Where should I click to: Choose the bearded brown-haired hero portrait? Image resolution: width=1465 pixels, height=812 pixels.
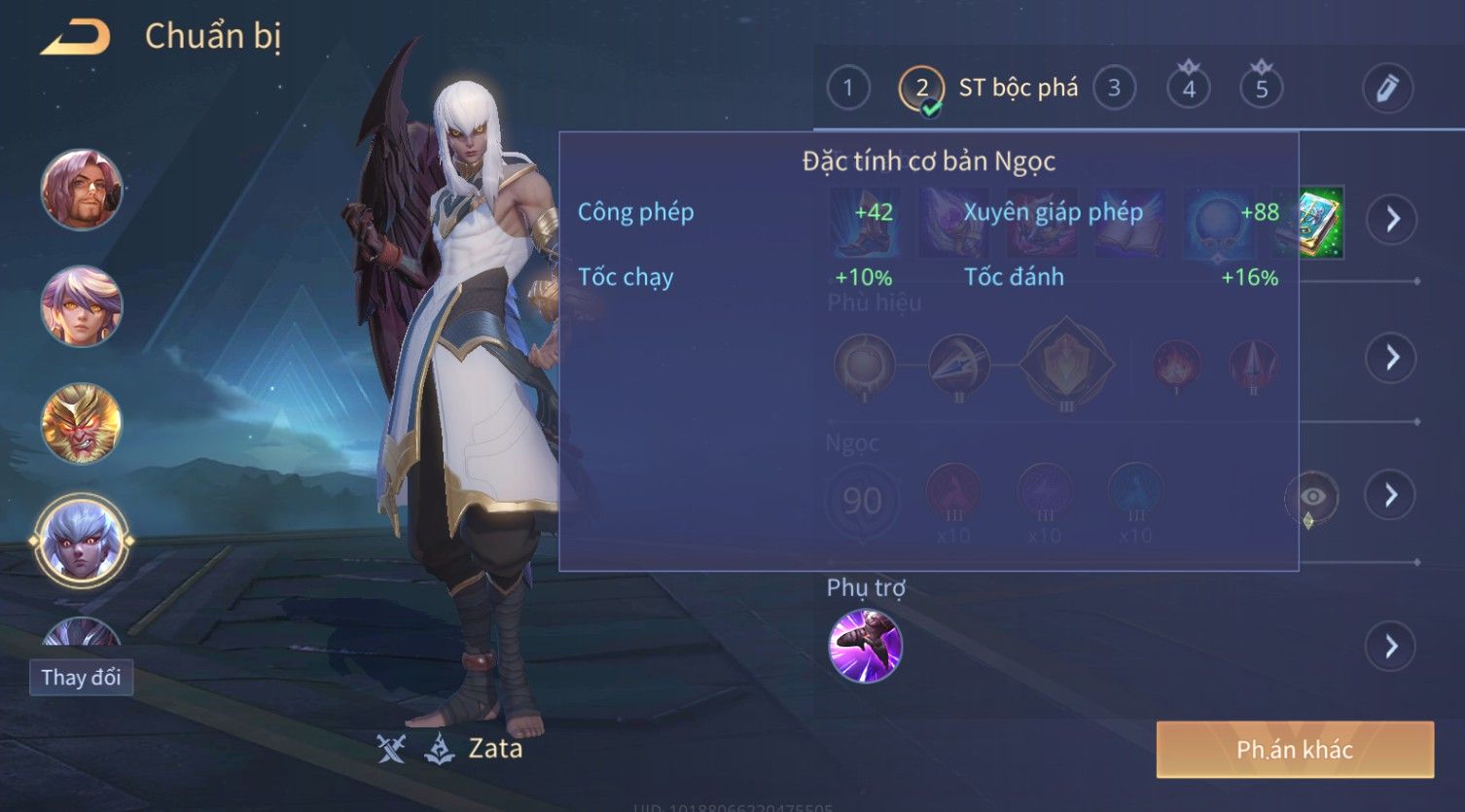pos(82,190)
